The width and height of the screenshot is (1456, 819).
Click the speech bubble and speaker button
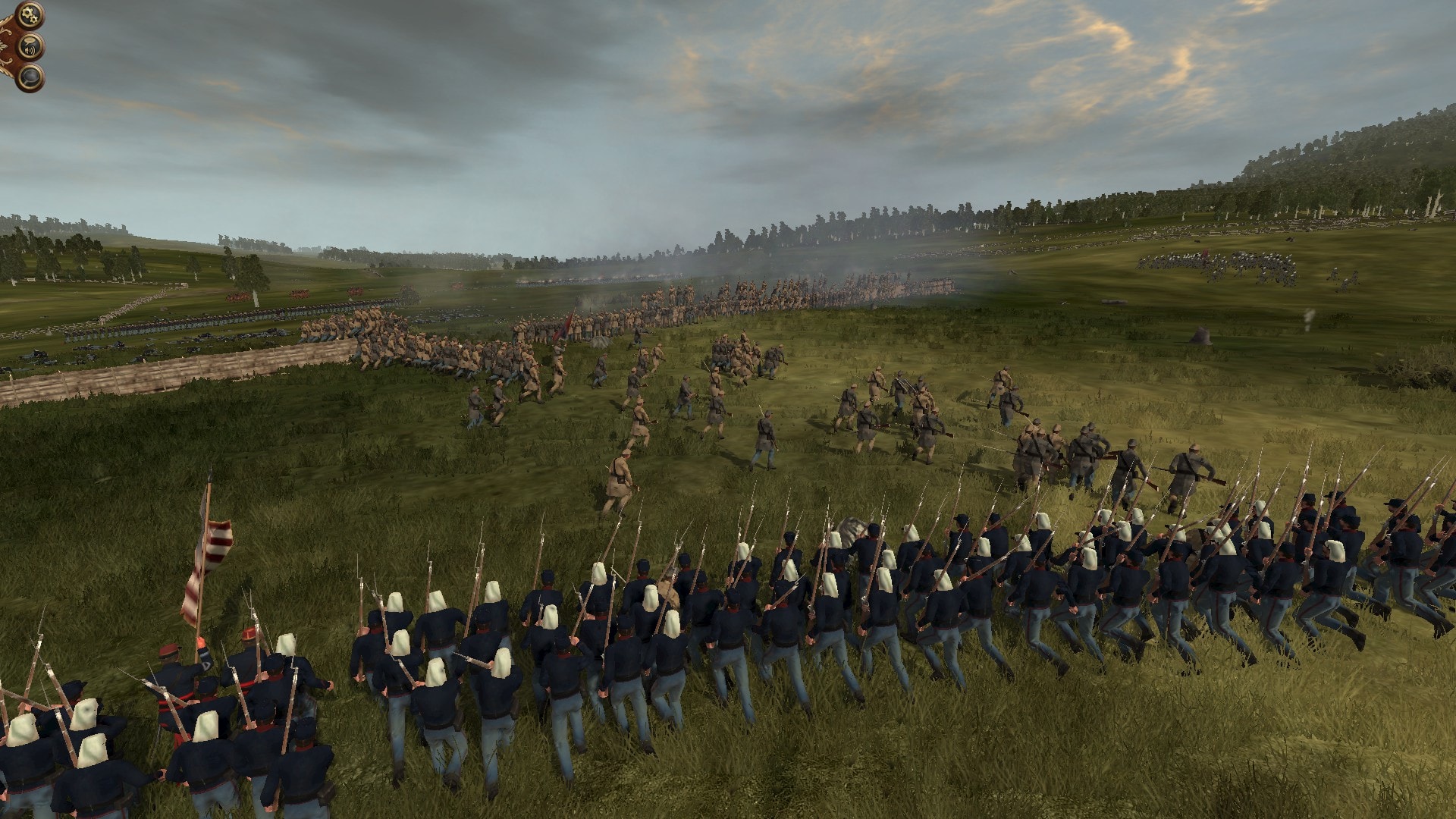(x=30, y=48)
